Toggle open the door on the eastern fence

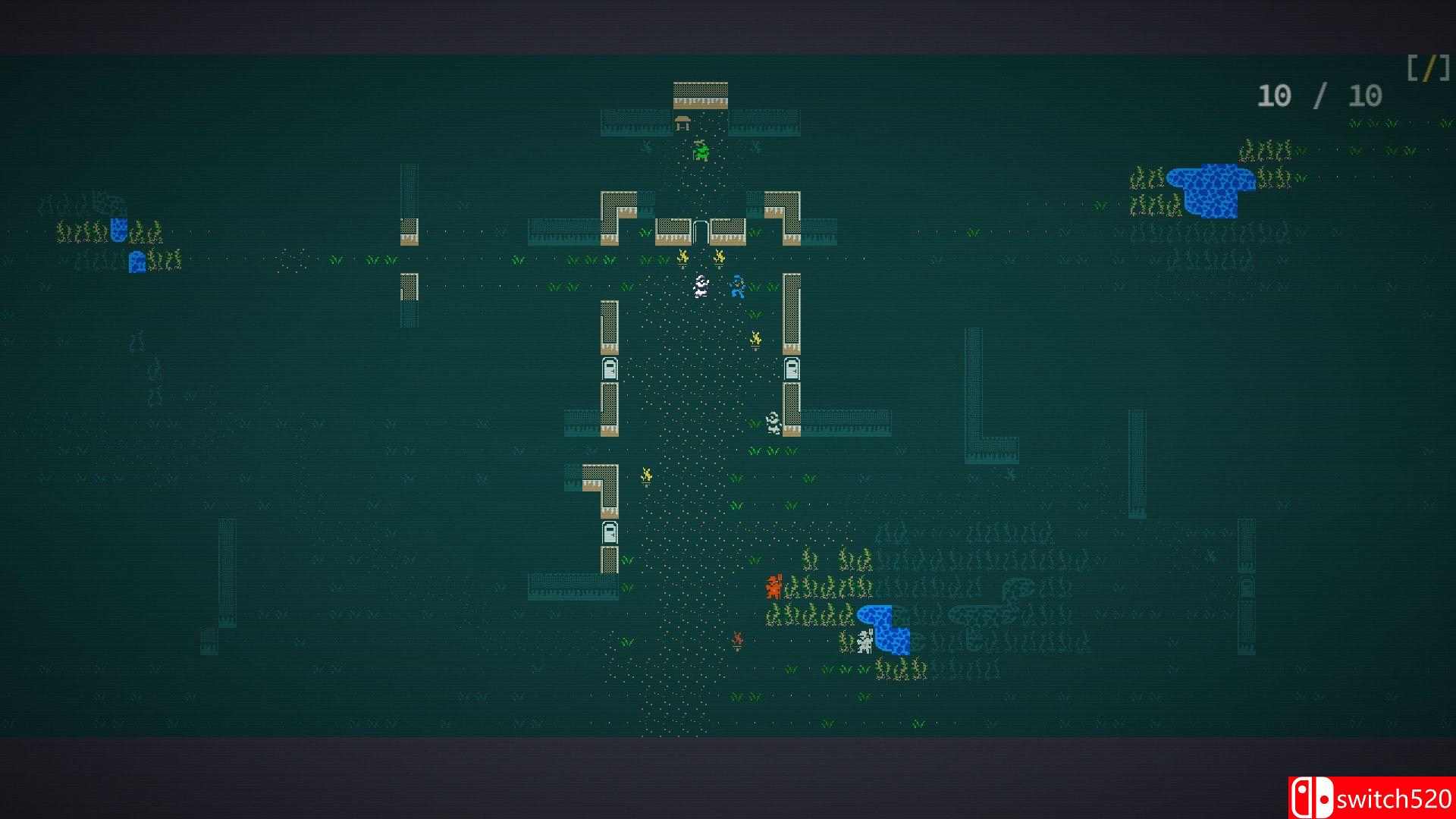pos(791,370)
